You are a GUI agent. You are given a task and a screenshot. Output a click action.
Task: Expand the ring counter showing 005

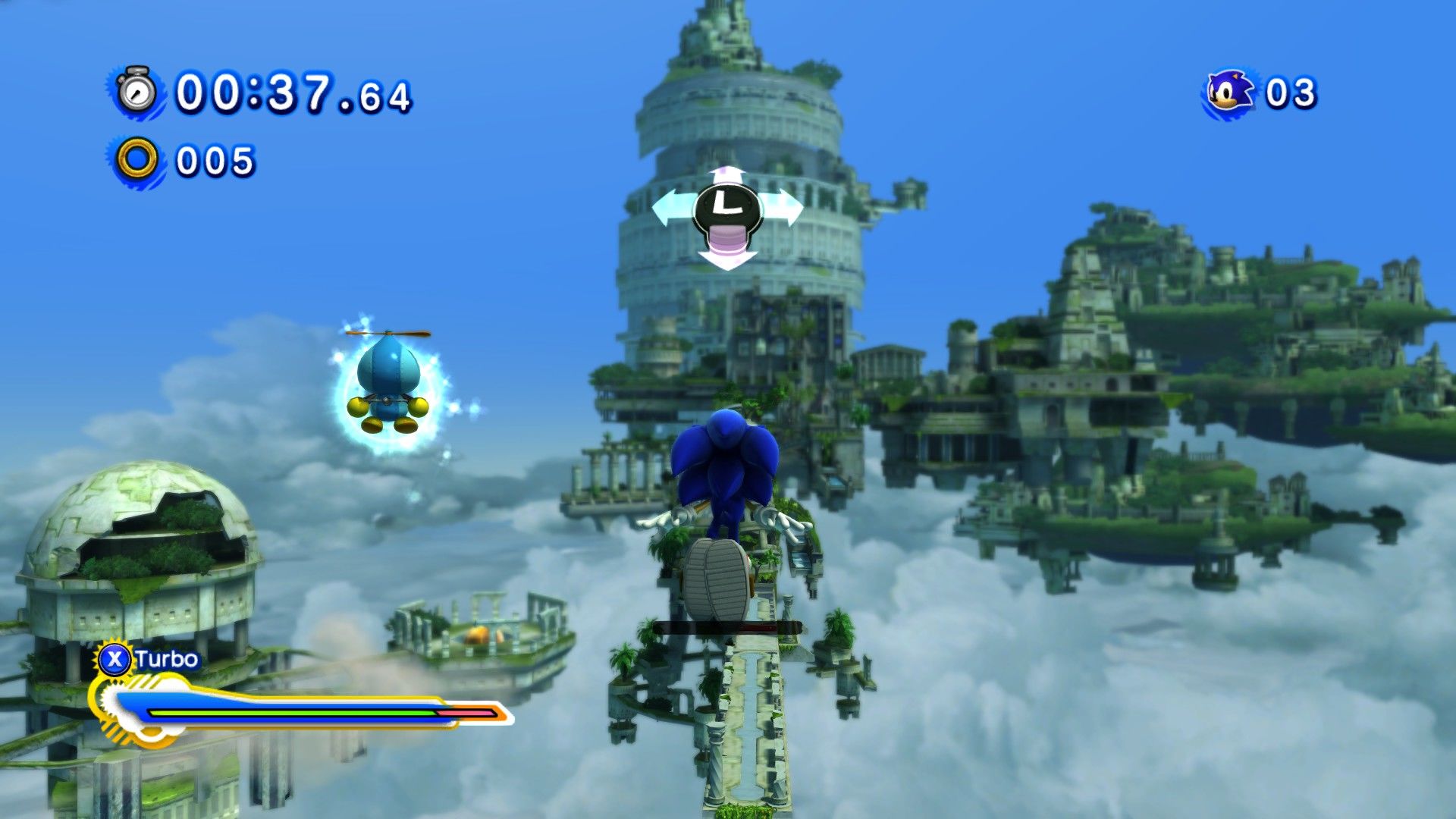(216, 159)
